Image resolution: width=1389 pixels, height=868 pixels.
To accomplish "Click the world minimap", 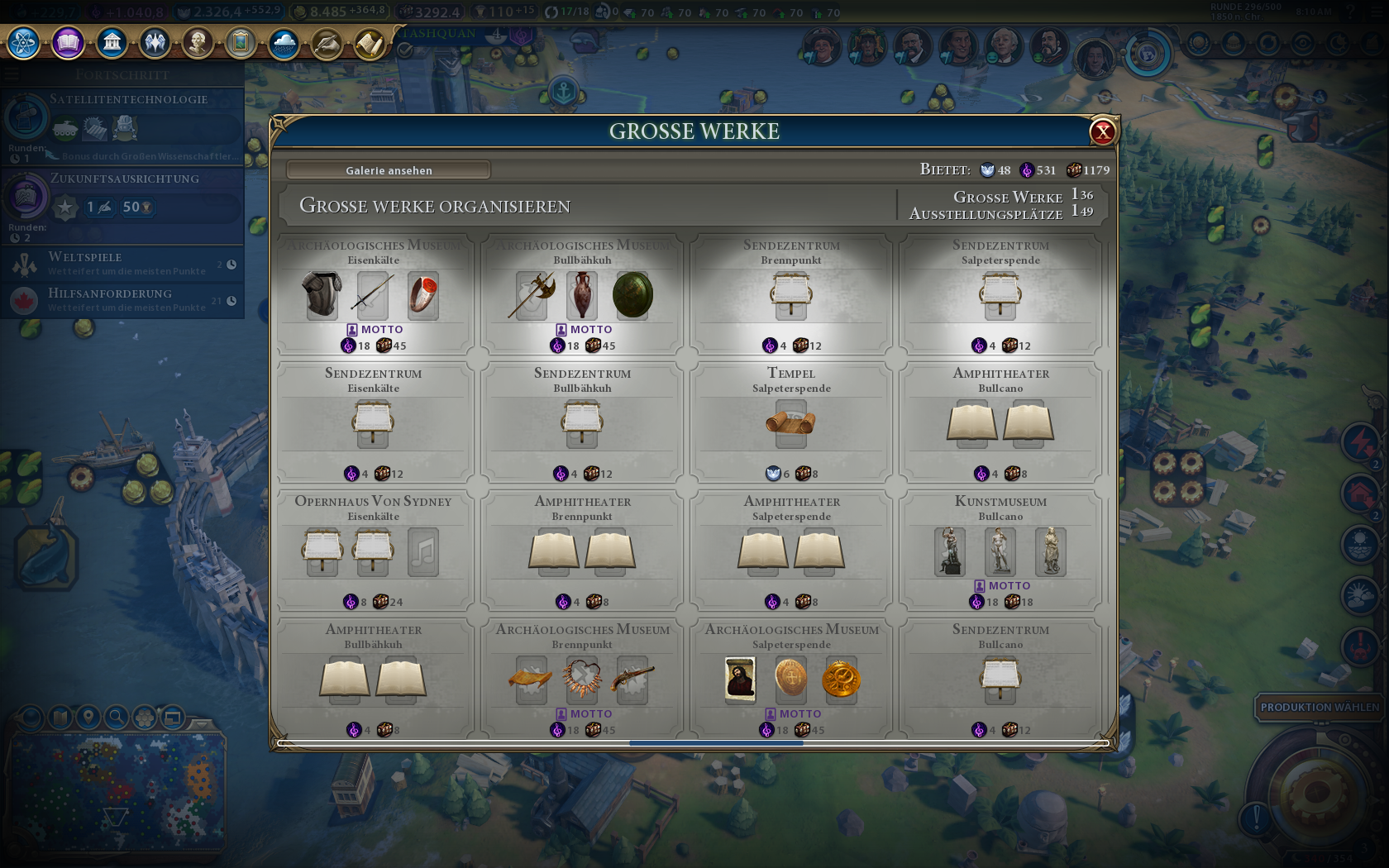I will pos(116,794).
